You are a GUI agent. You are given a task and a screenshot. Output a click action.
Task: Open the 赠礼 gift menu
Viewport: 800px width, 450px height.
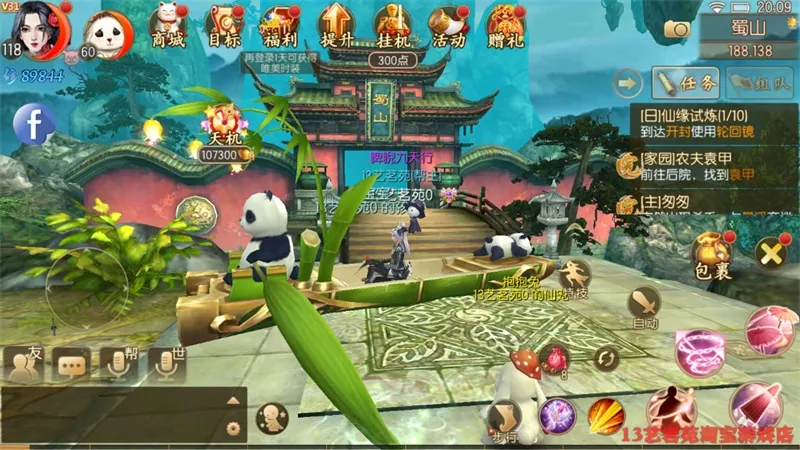pyautogui.click(x=507, y=24)
